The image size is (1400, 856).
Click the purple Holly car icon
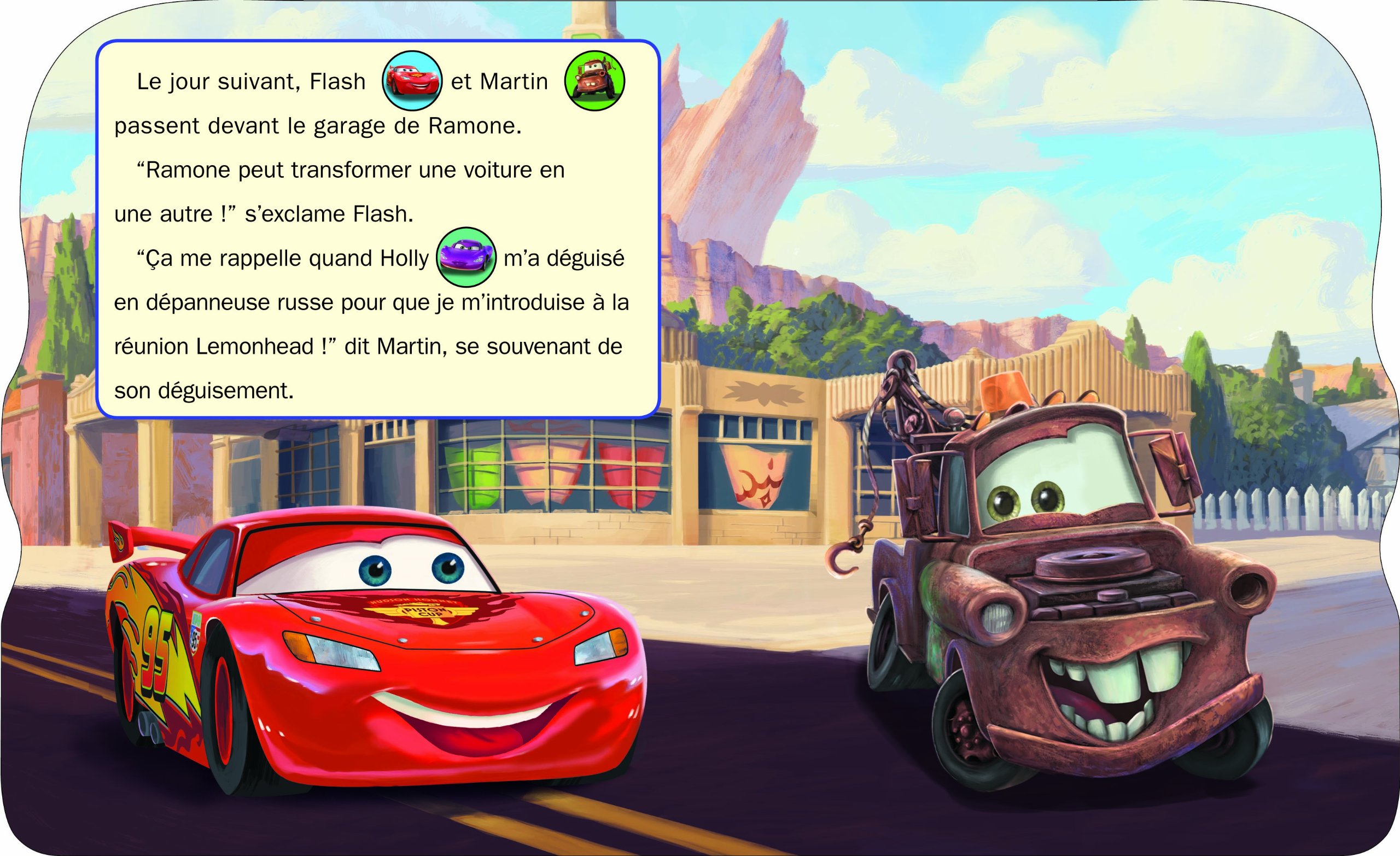click(466, 257)
